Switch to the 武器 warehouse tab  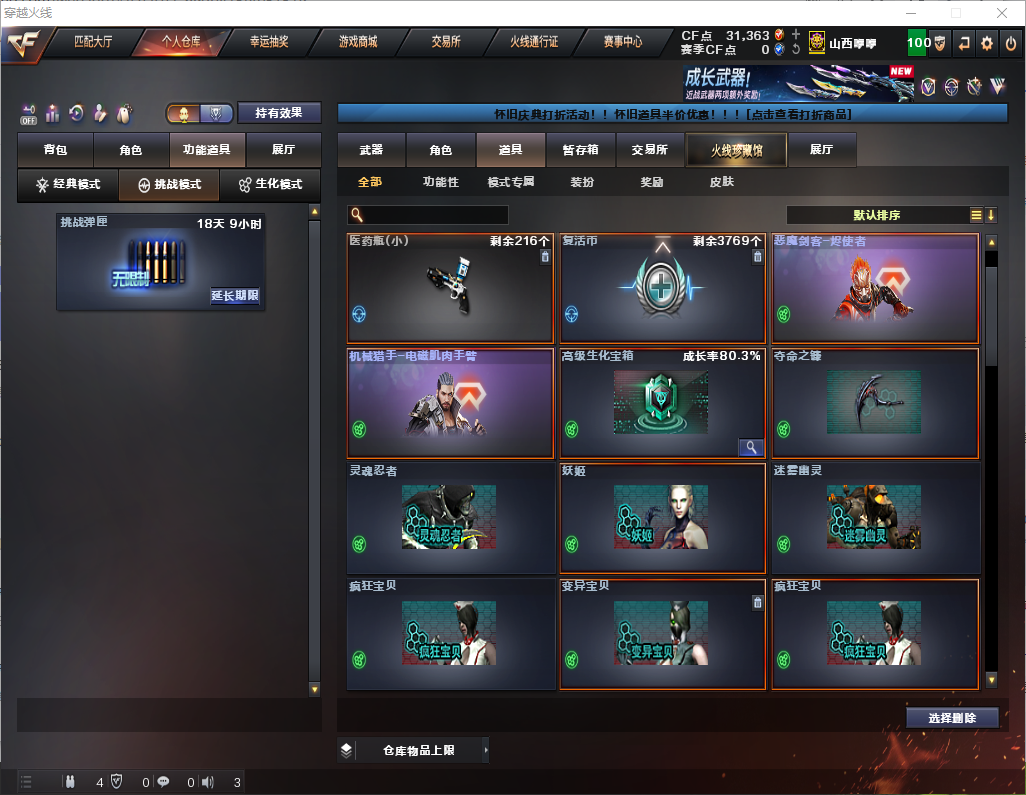pos(371,150)
